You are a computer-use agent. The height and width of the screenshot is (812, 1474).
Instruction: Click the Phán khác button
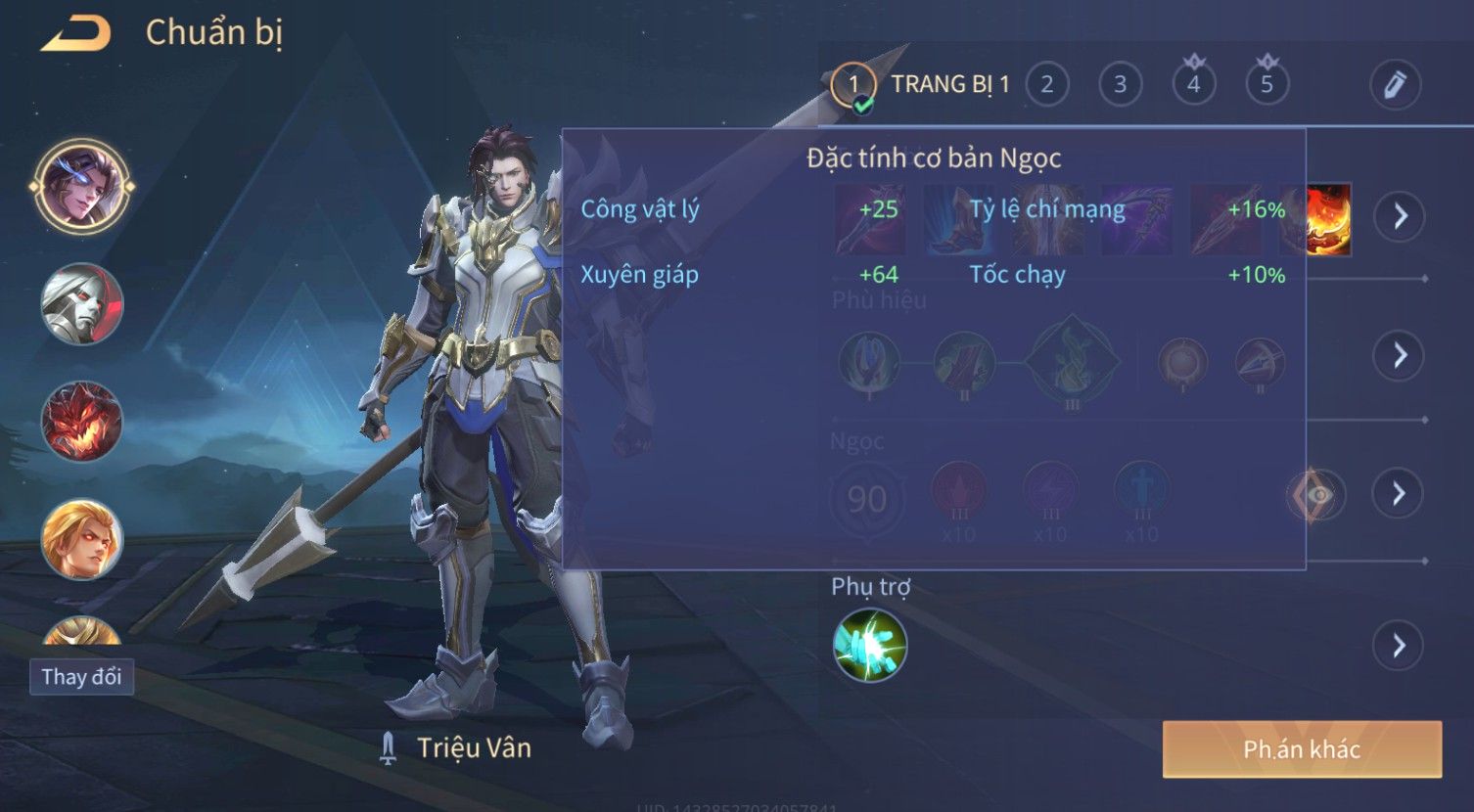(1302, 749)
